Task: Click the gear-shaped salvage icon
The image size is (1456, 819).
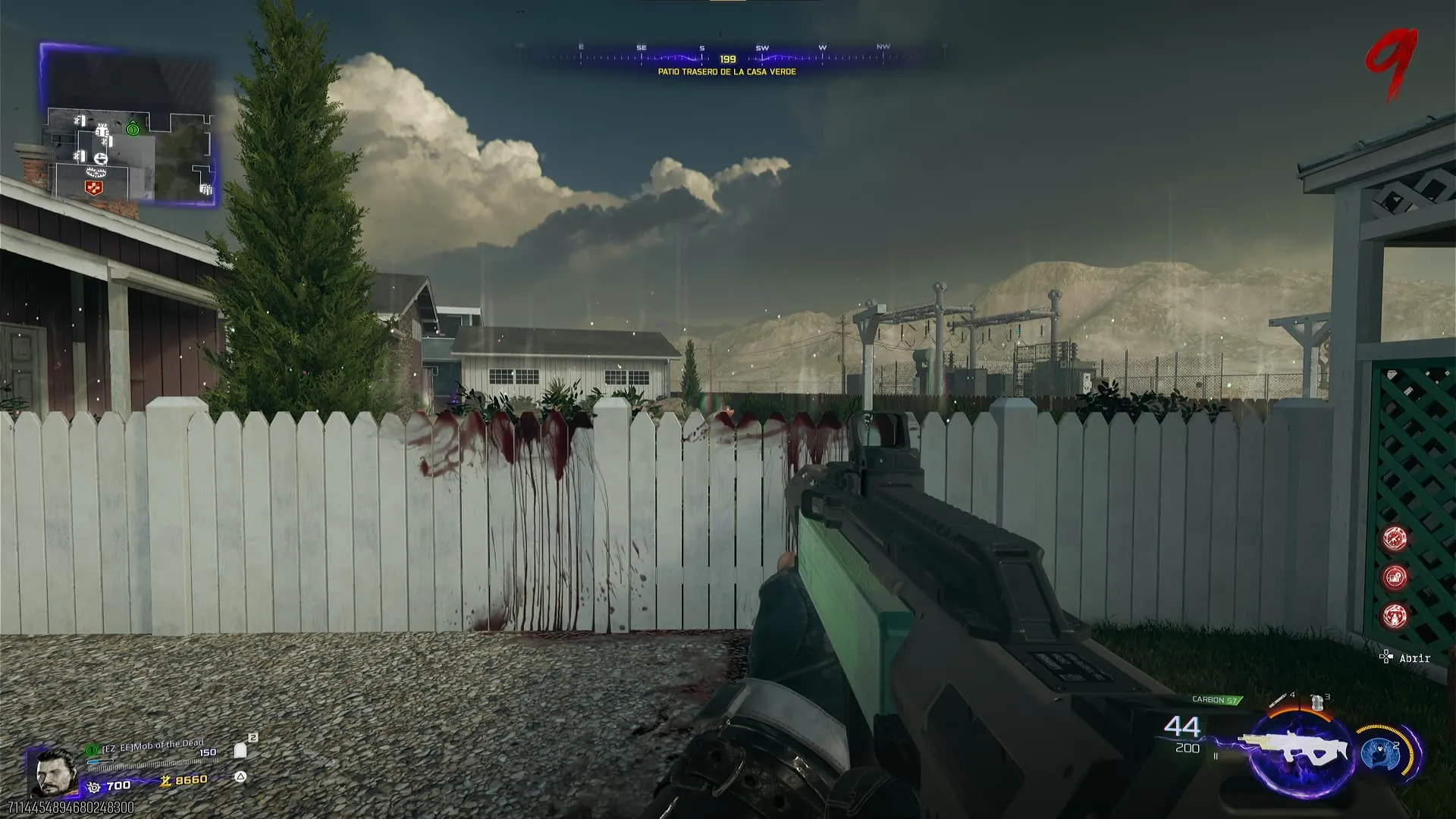Action: click(94, 787)
